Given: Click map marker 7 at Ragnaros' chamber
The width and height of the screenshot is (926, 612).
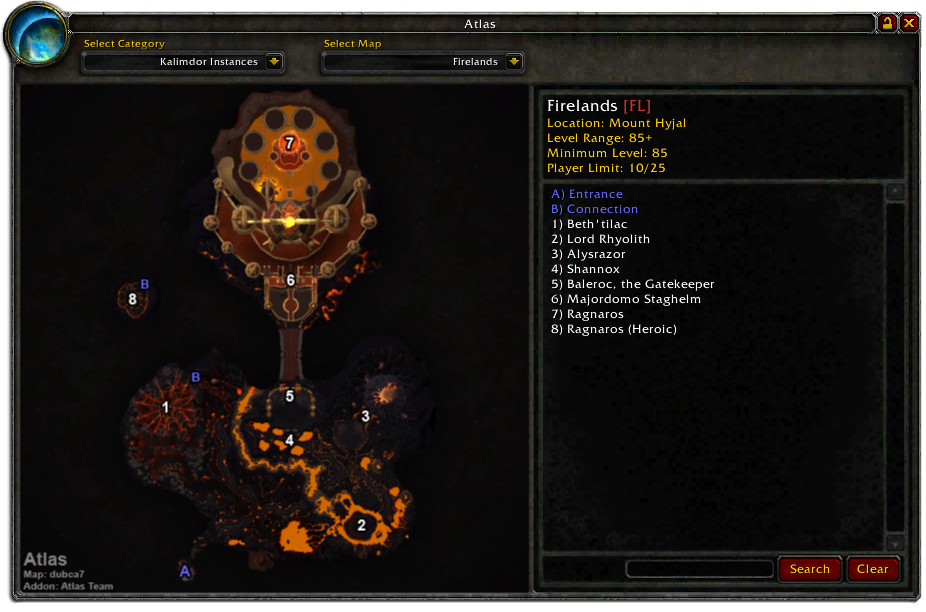Looking at the screenshot, I should tap(289, 143).
